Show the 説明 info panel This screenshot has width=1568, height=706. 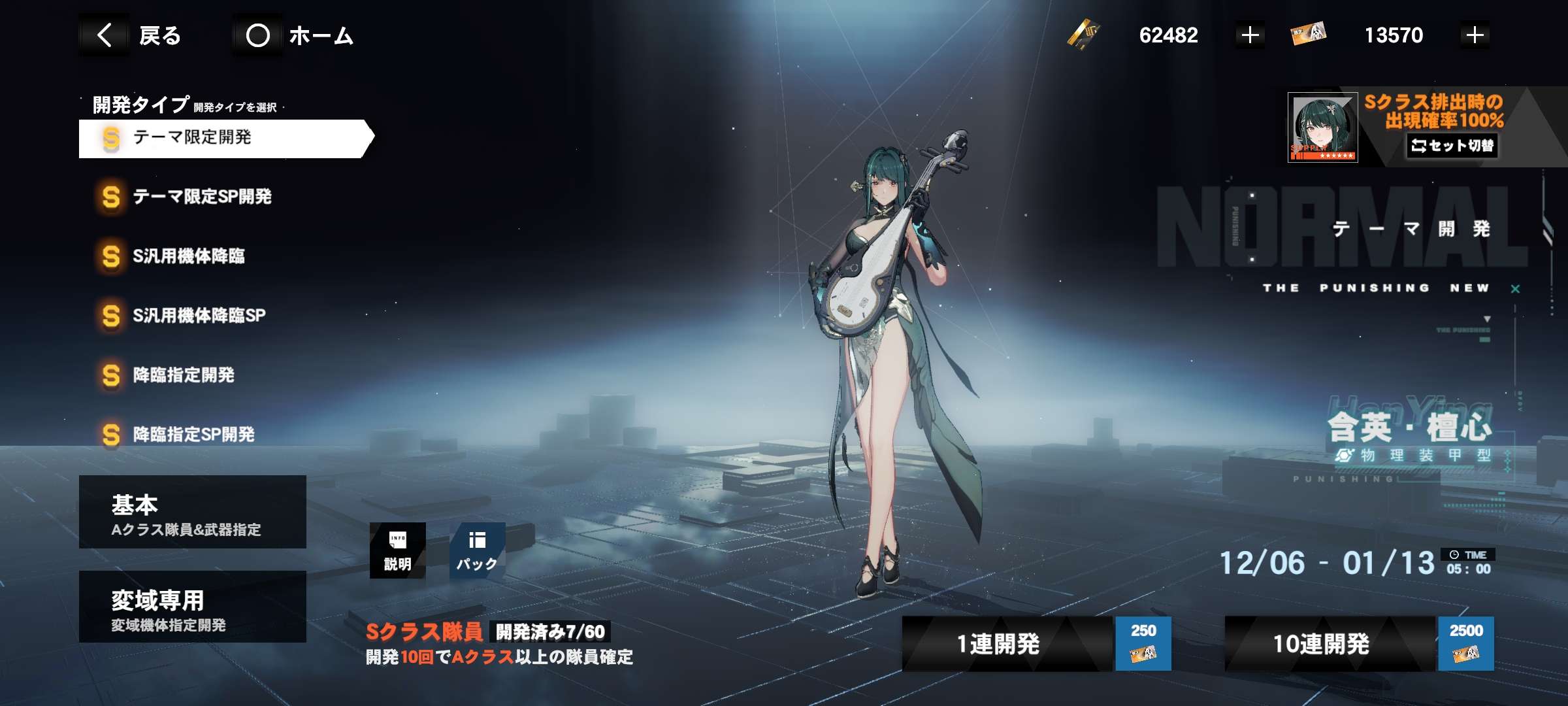[x=397, y=550]
